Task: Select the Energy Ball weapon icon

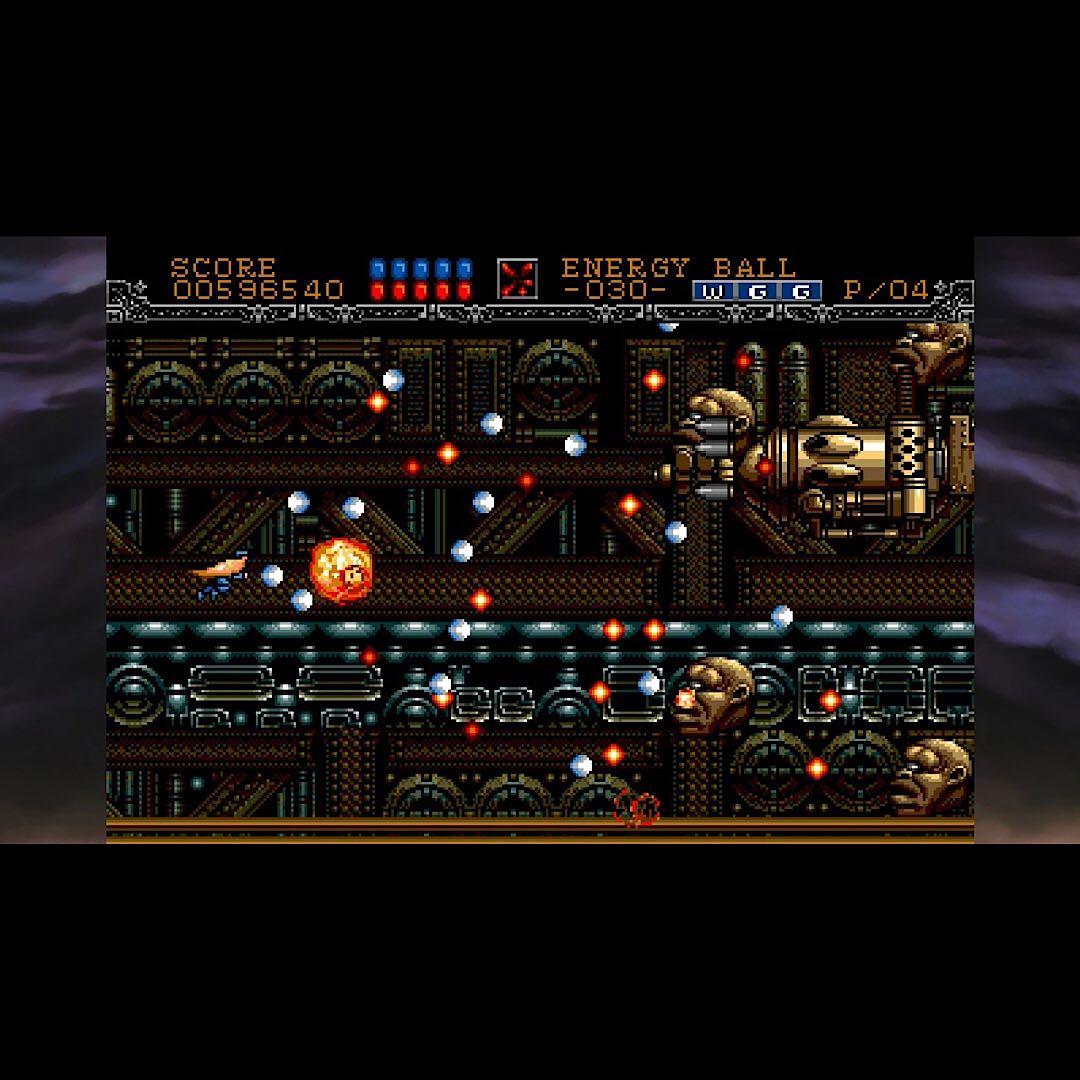Action: pyautogui.click(x=517, y=279)
